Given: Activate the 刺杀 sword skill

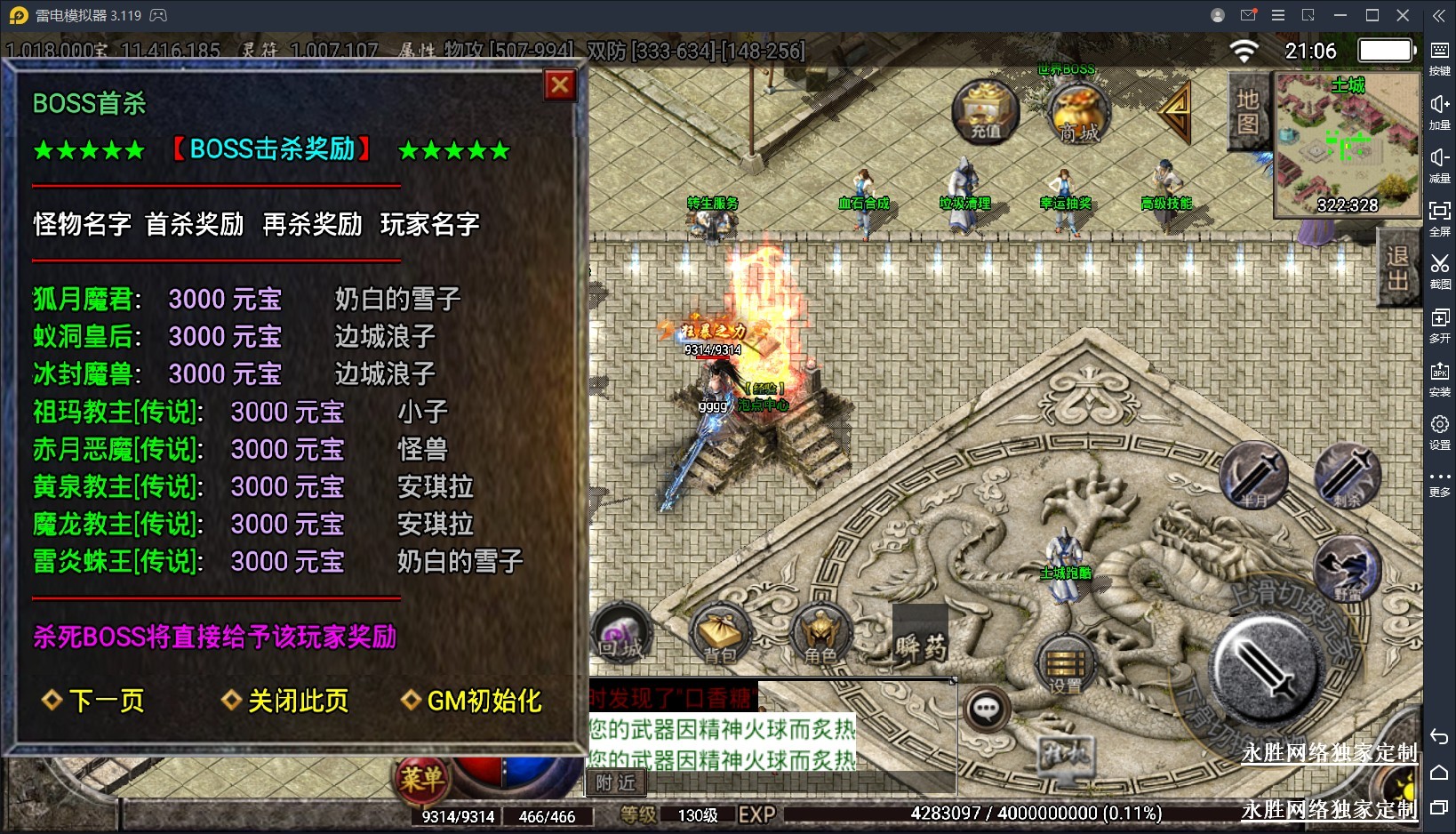Looking at the screenshot, I should [1348, 475].
